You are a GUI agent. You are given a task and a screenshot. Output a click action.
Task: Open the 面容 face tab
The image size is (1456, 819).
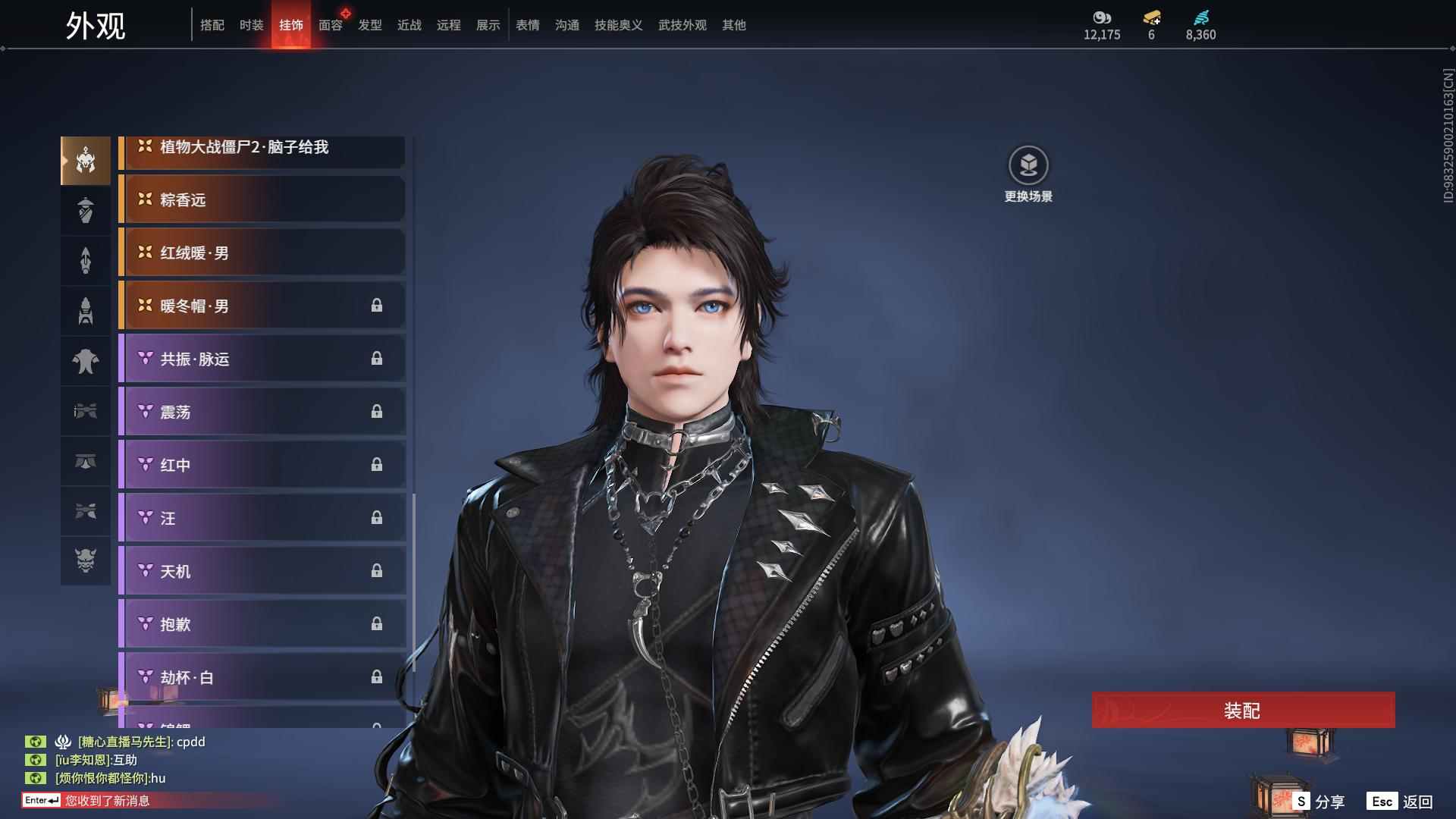tap(330, 25)
